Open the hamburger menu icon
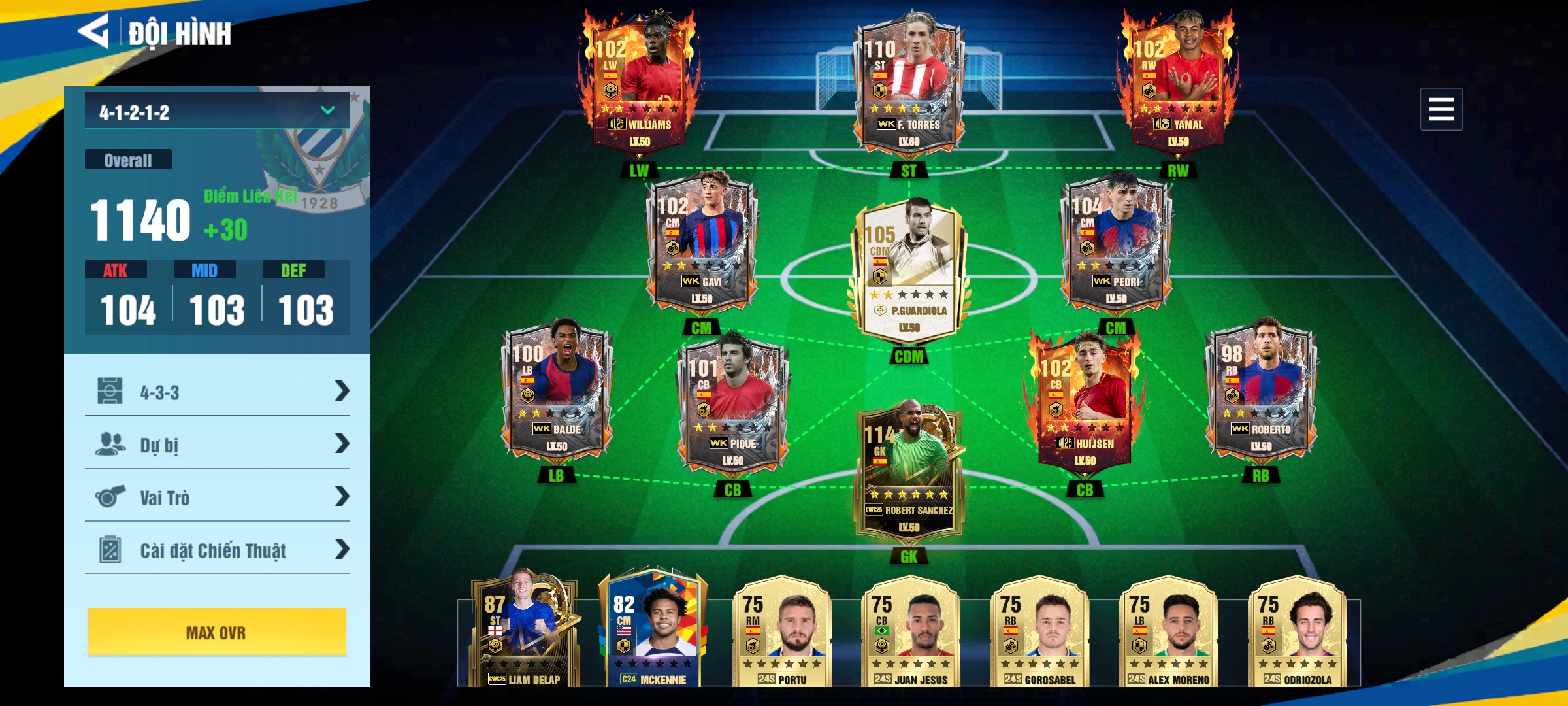The width and height of the screenshot is (1568, 706). (1441, 109)
